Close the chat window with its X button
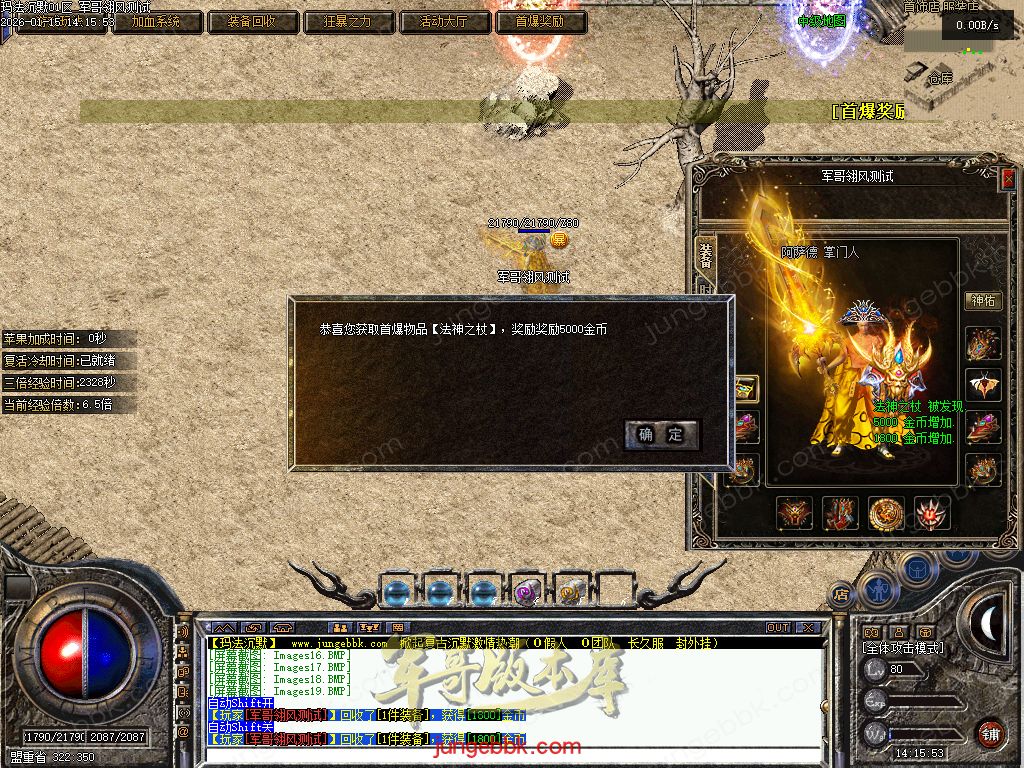This screenshot has height=768, width=1024. [808, 628]
